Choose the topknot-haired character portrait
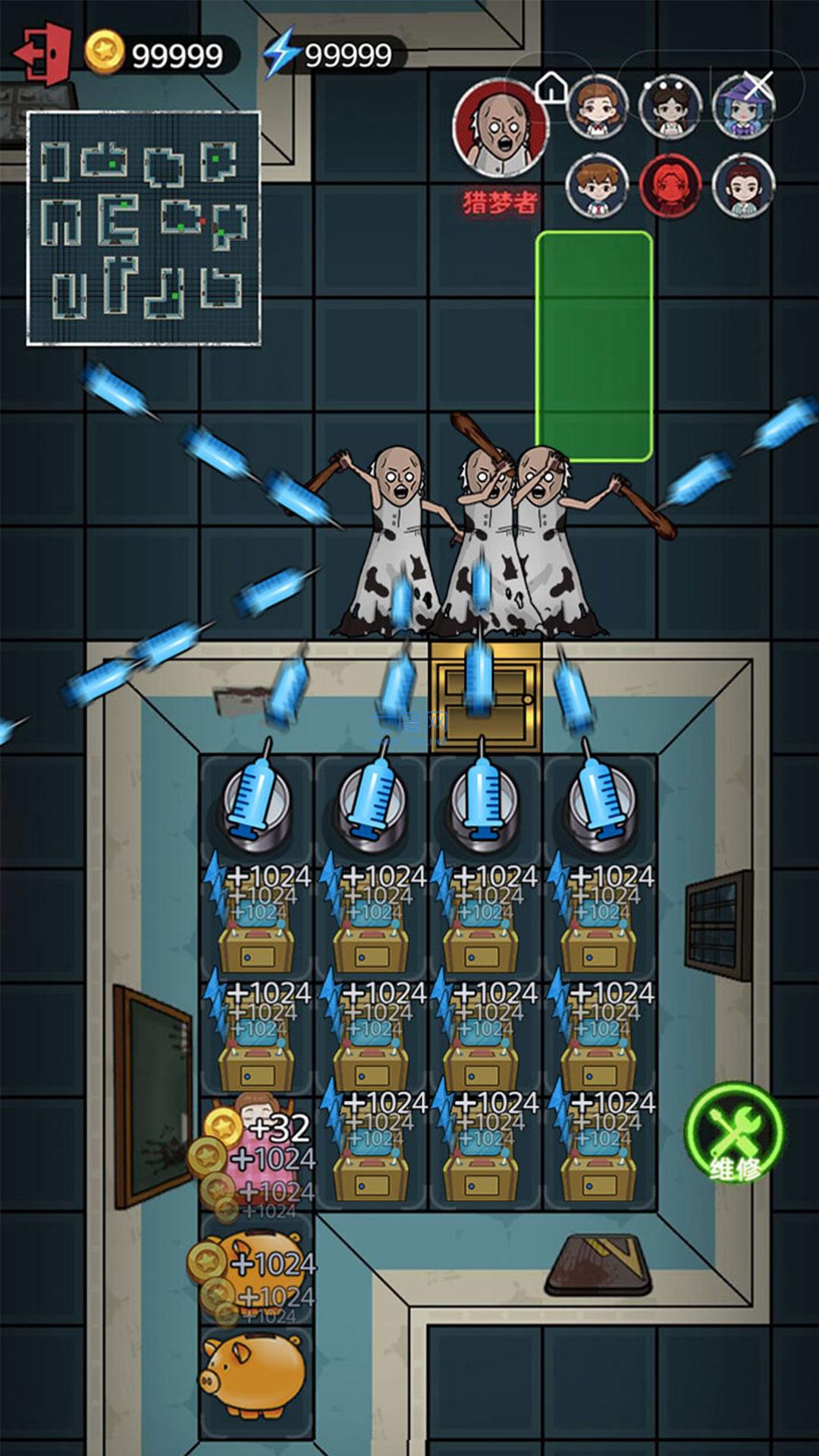The height and width of the screenshot is (1456, 819). 743,186
